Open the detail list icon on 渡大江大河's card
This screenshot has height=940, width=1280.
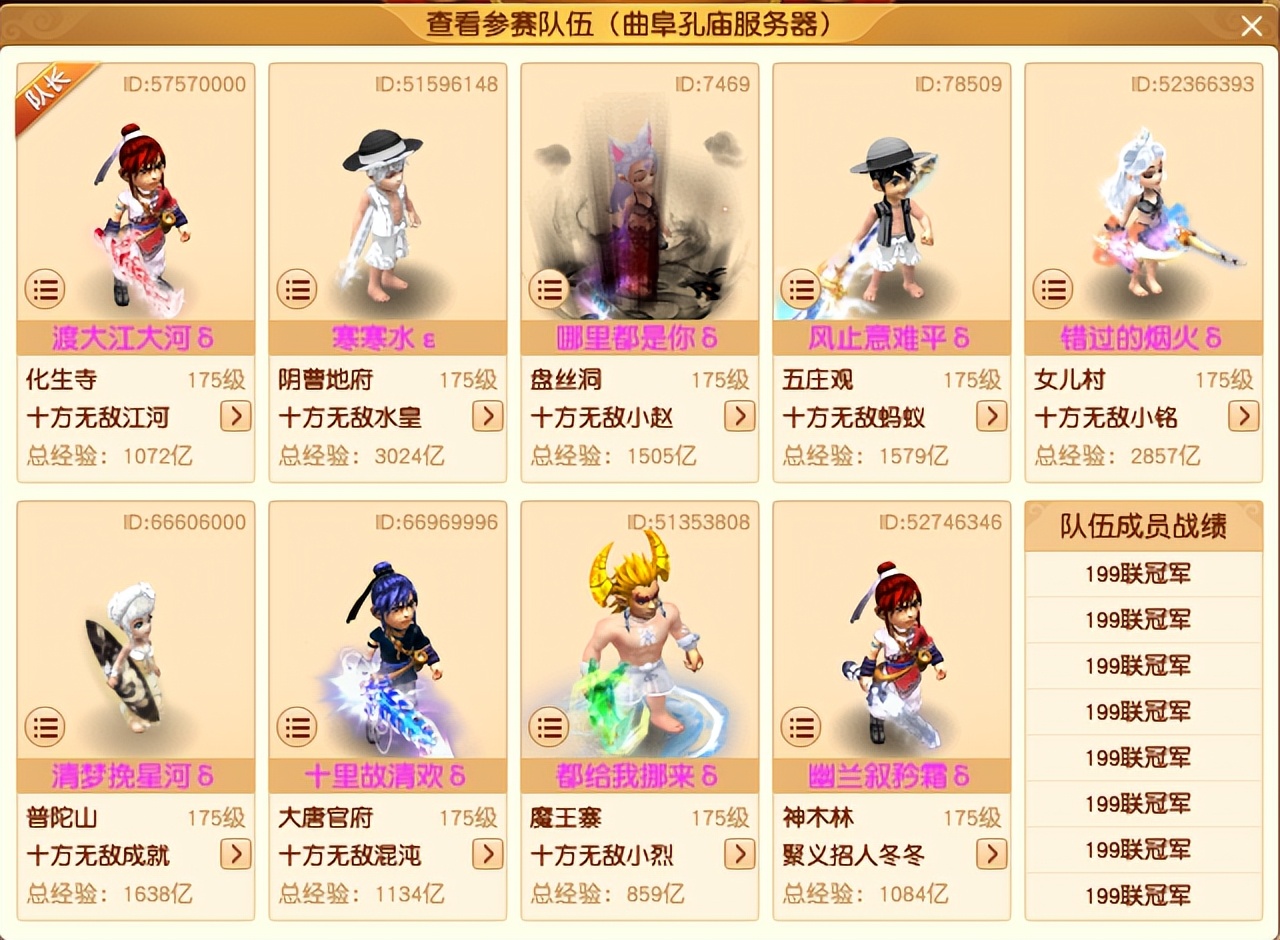[45, 289]
